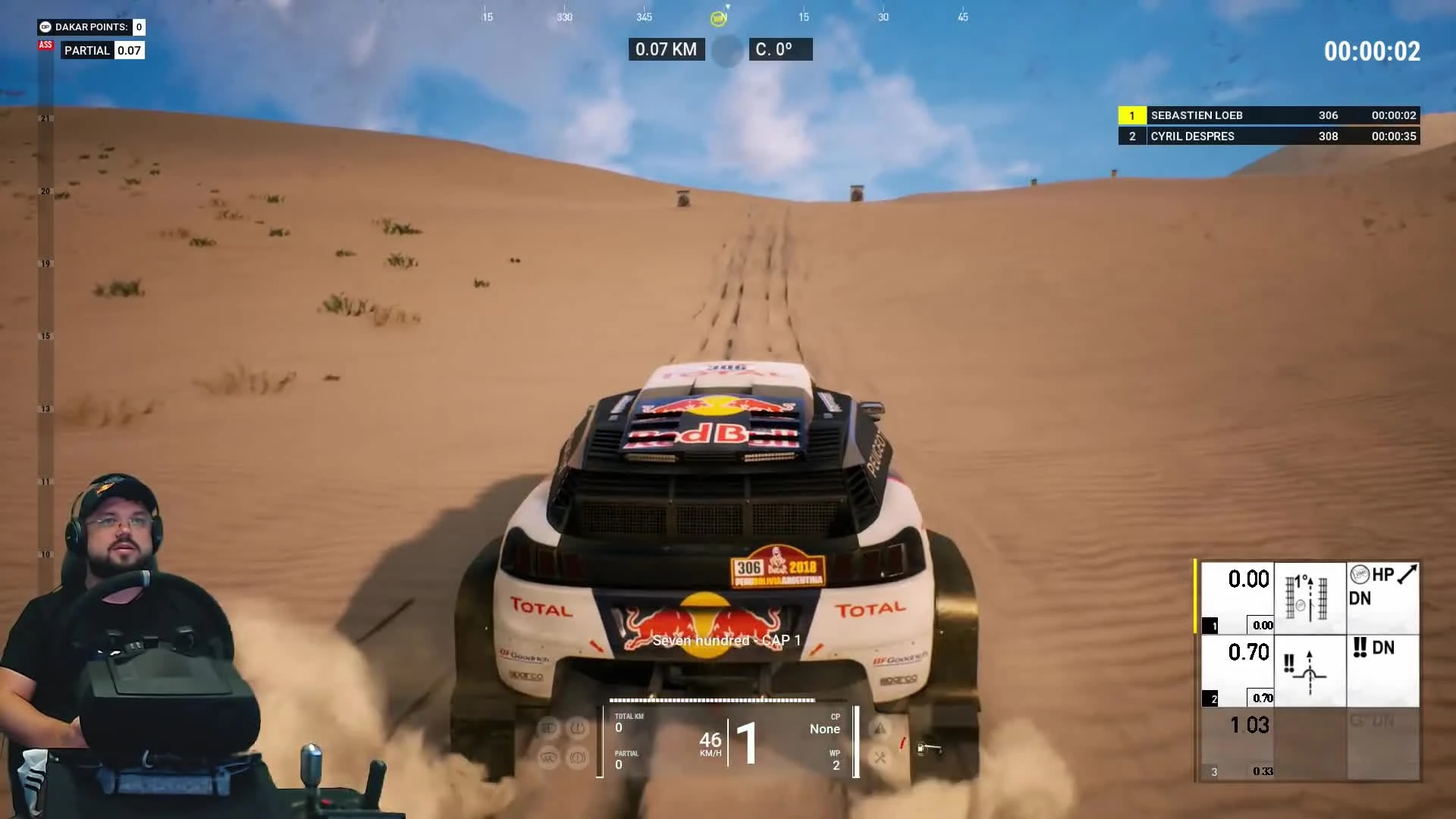
Task: Click the red ASS assistance icon
Action: [x=45, y=45]
